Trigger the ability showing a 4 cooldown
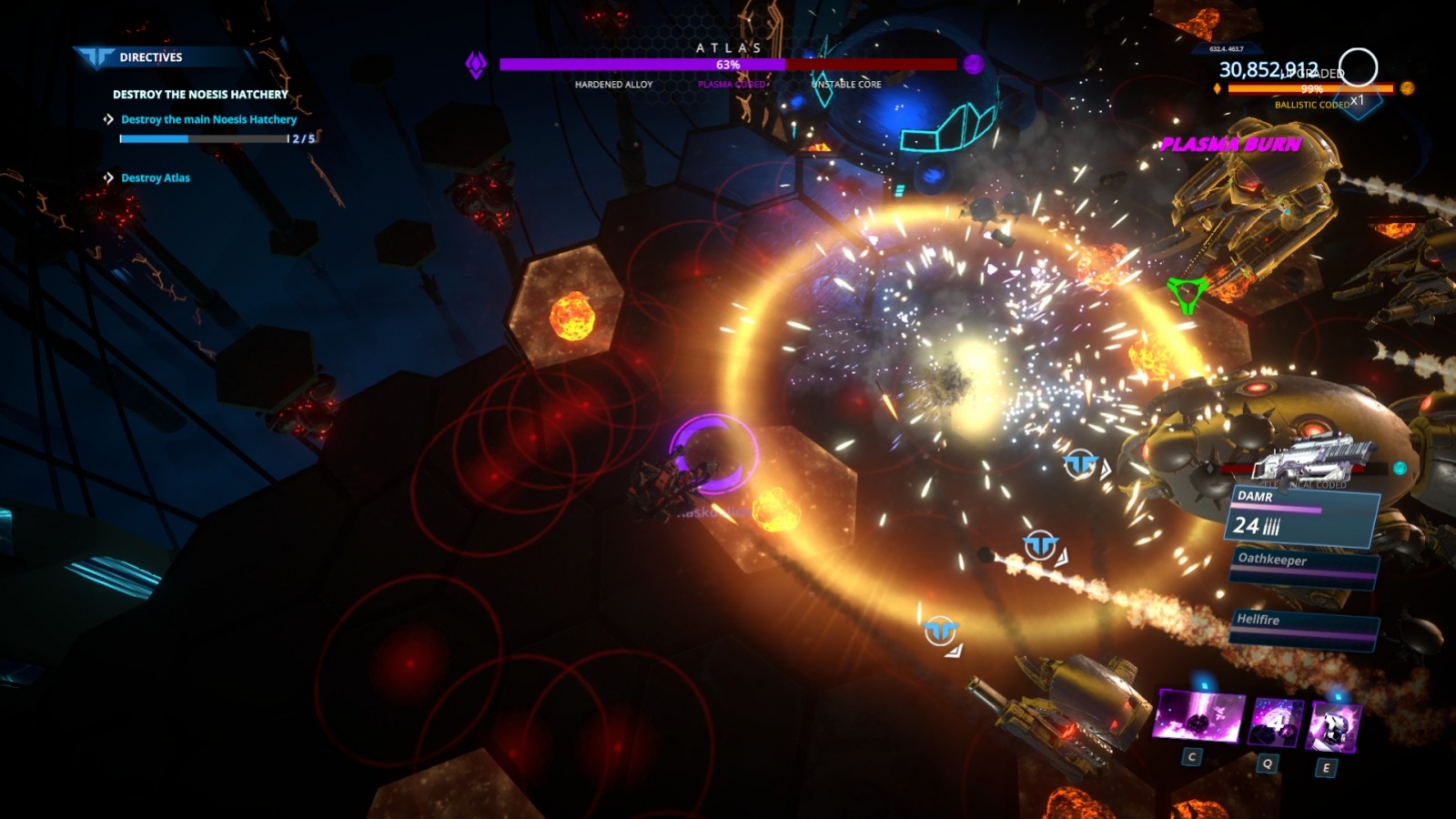This screenshot has height=819, width=1456. click(1275, 723)
